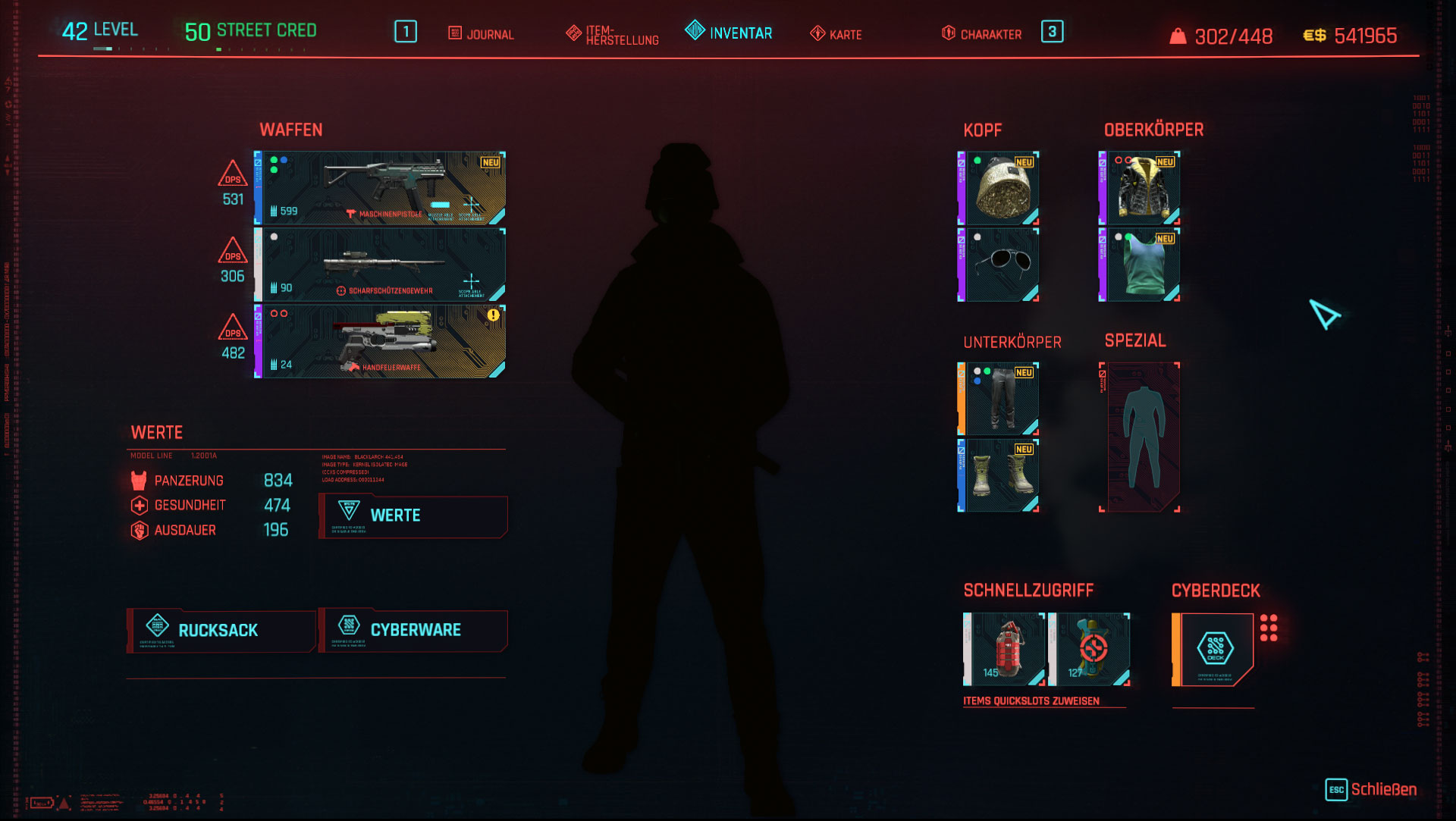The width and height of the screenshot is (1456, 821).
Task: Click the Karte map icon
Action: 817,33
